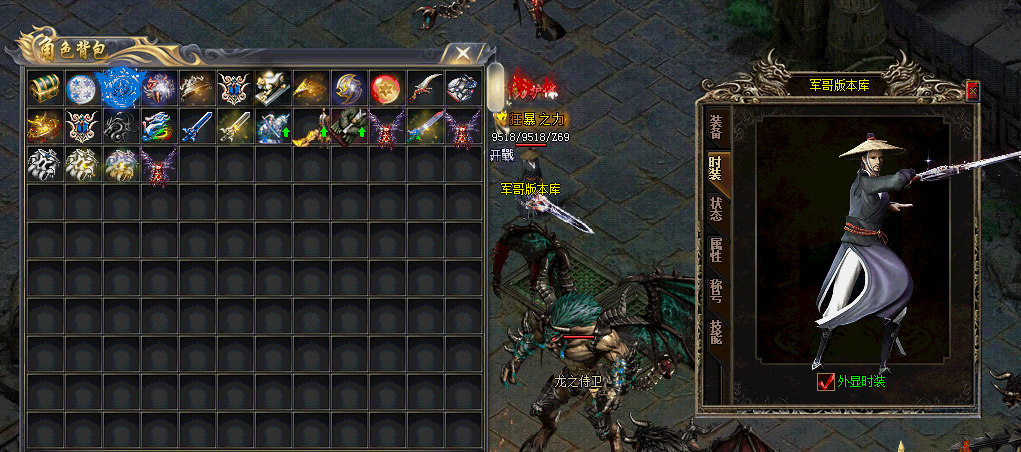Switch to the 称号 title tab

coord(716,292)
